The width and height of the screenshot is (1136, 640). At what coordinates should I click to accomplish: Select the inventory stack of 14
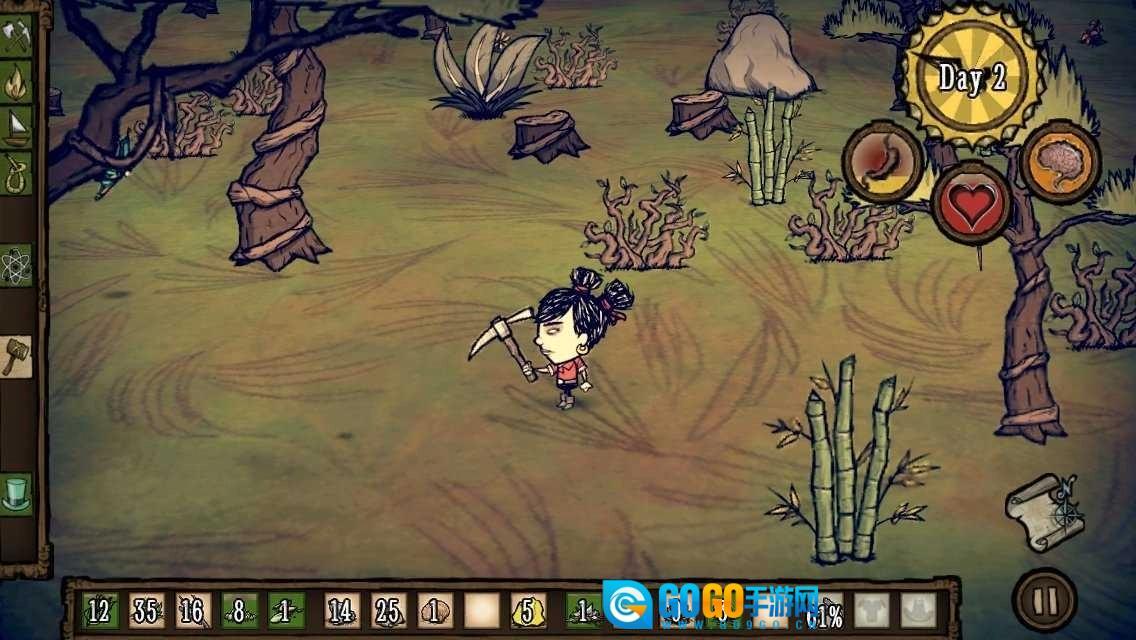pyautogui.click(x=341, y=609)
